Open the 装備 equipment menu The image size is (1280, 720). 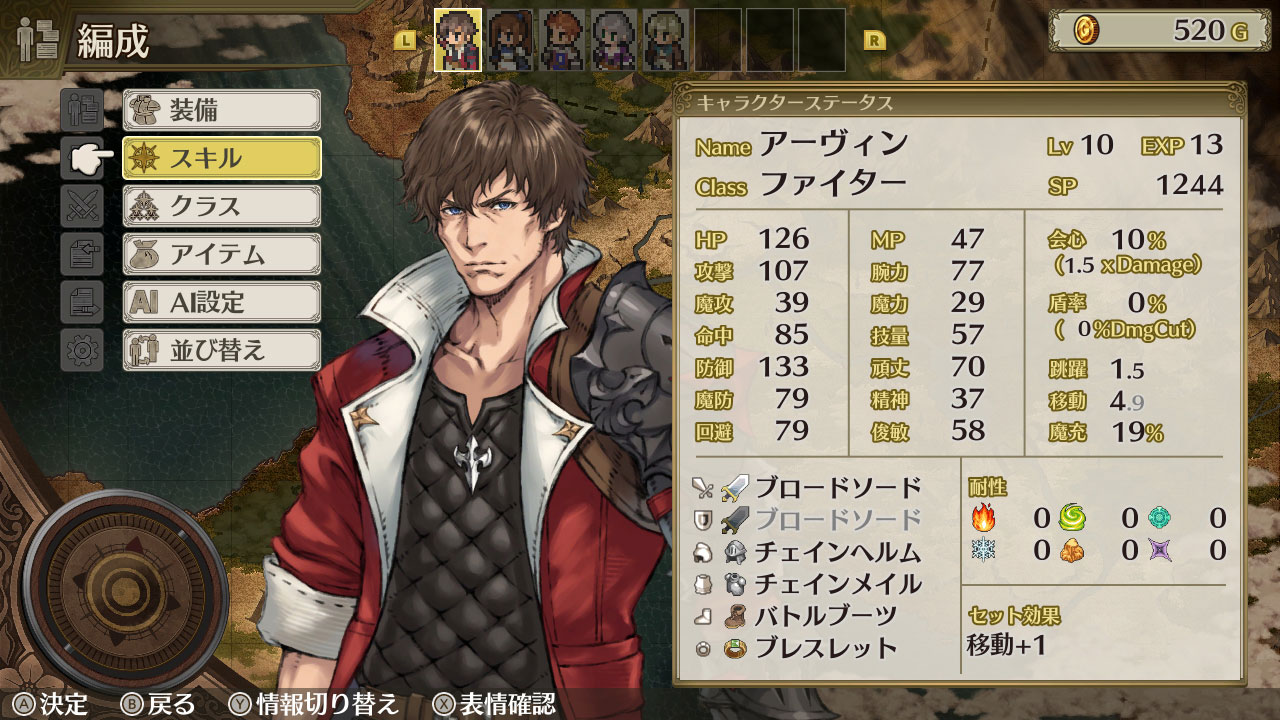pyautogui.click(x=221, y=110)
